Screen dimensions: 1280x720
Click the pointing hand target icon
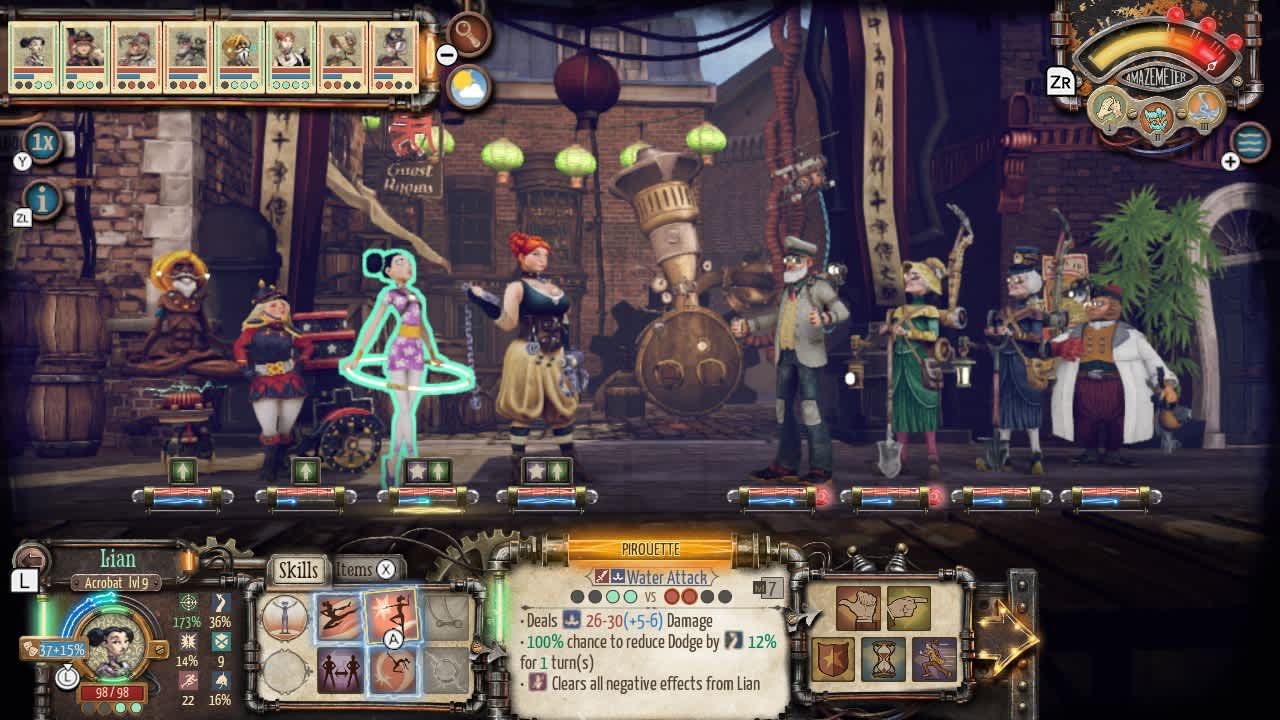coord(907,606)
